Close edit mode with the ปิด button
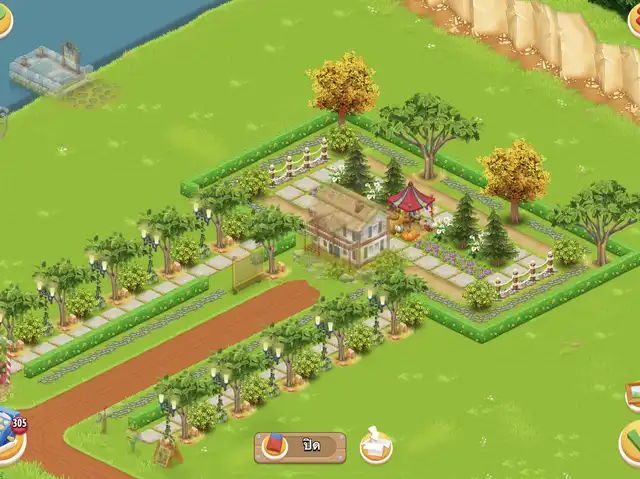Screen dimensions: 640x479 (x=300, y=446)
